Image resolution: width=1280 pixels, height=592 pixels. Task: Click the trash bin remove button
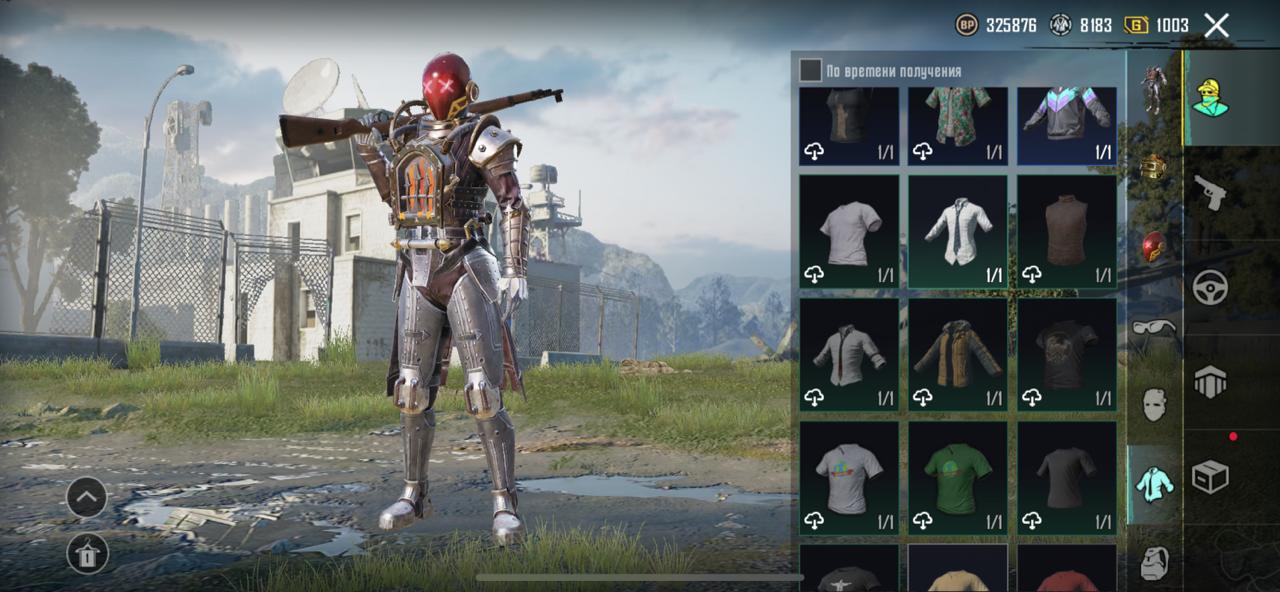click(87, 553)
